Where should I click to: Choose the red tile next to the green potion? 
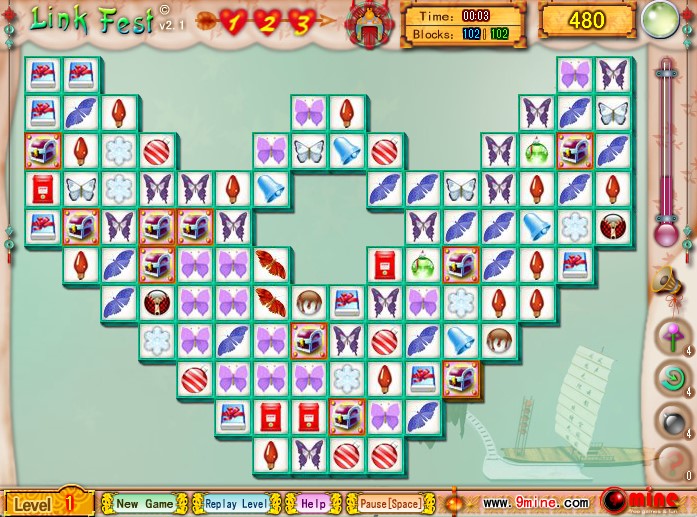385,264
